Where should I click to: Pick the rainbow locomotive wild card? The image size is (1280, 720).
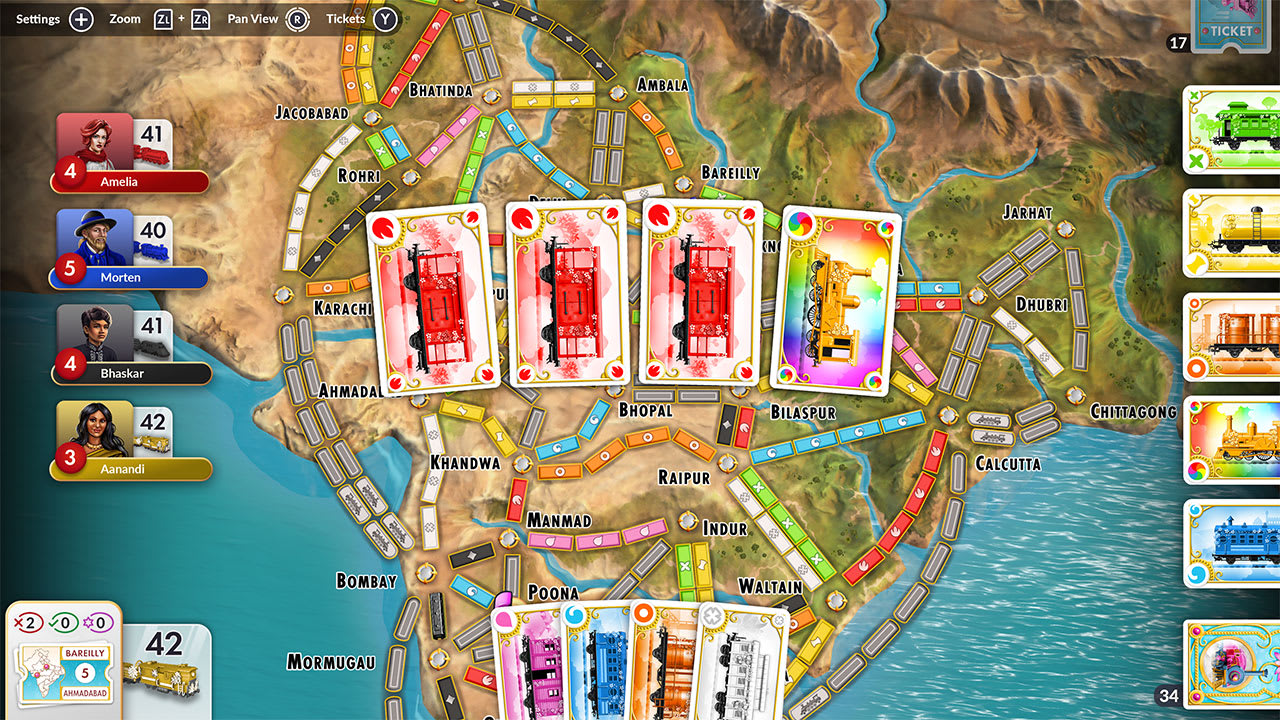[x=836, y=300]
